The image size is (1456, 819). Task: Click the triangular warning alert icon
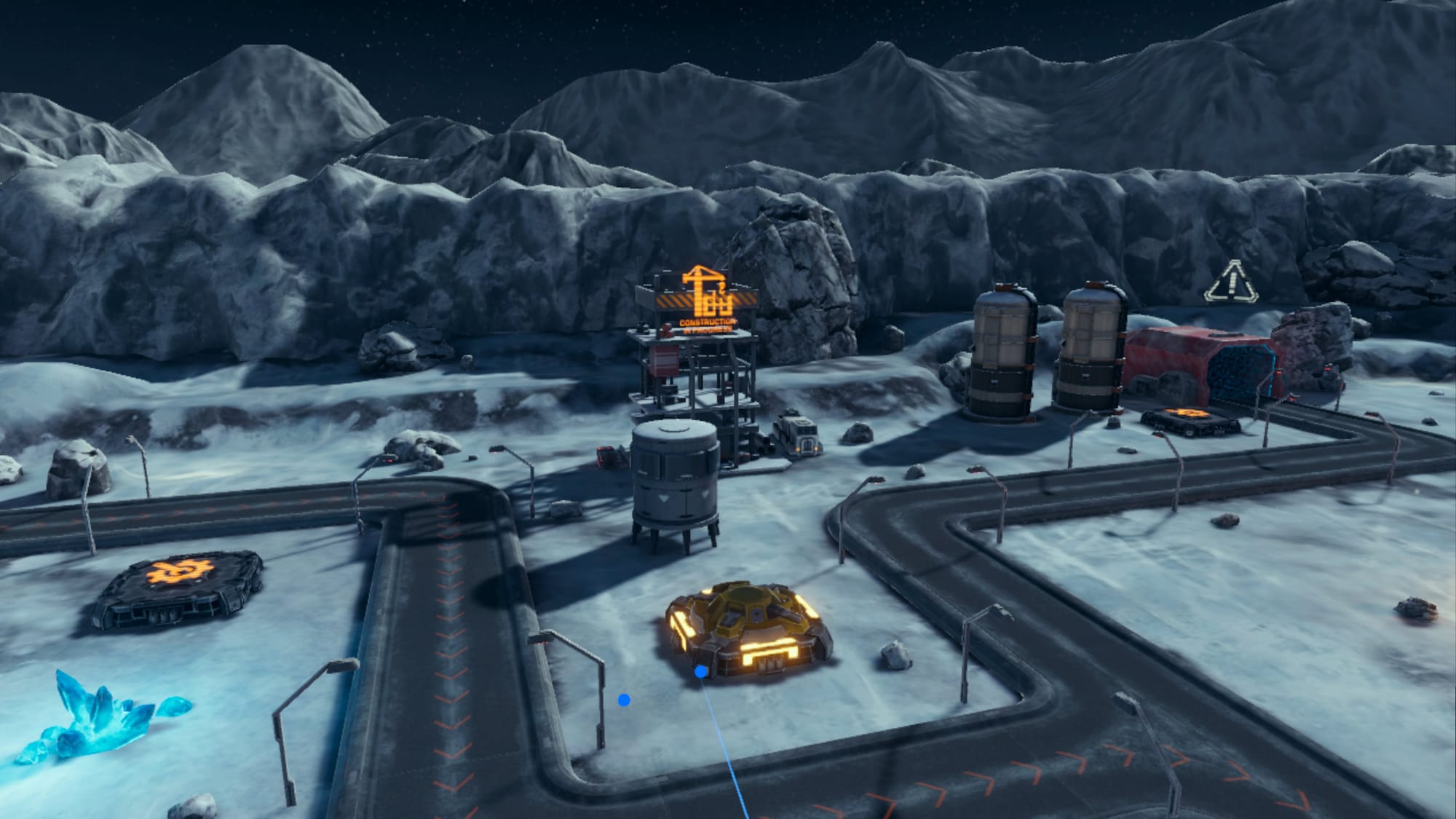coord(1231,282)
